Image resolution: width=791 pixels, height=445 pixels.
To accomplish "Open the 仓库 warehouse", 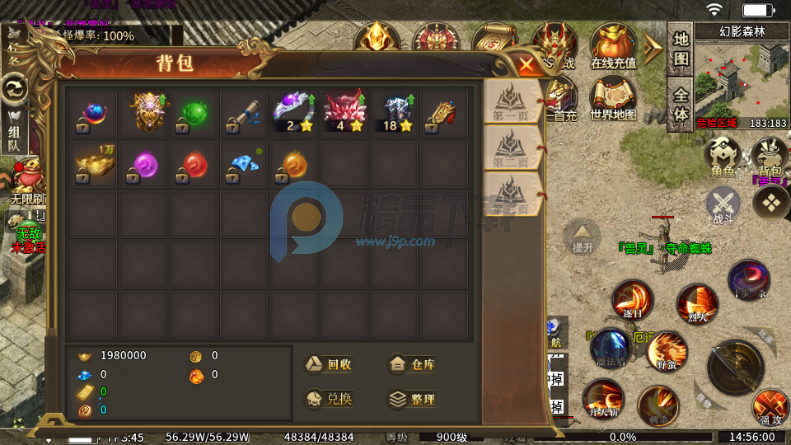I will point(410,365).
